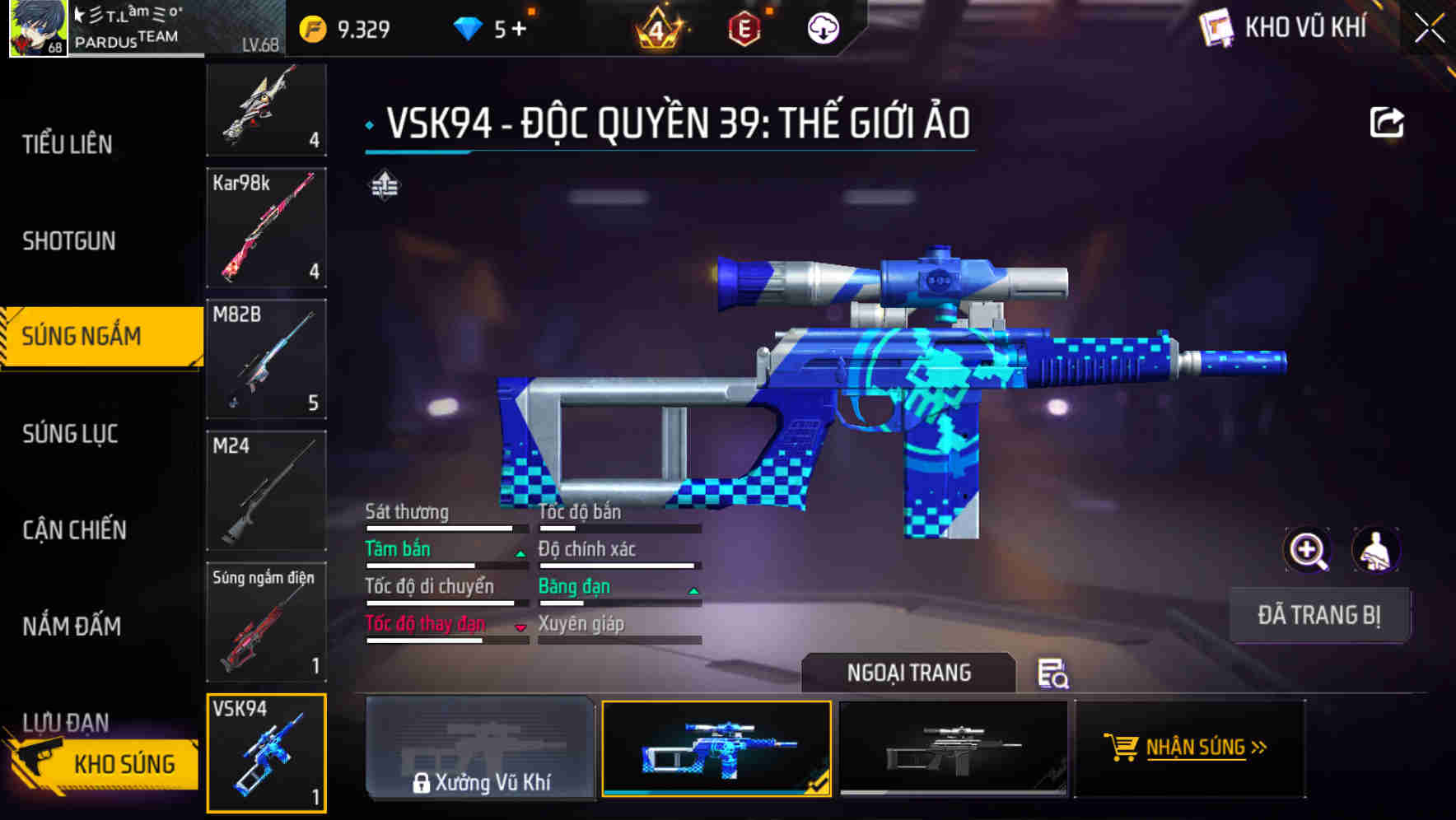
Task: Open the locked Xưởng Vũ Khí panel
Action: coord(480,748)
